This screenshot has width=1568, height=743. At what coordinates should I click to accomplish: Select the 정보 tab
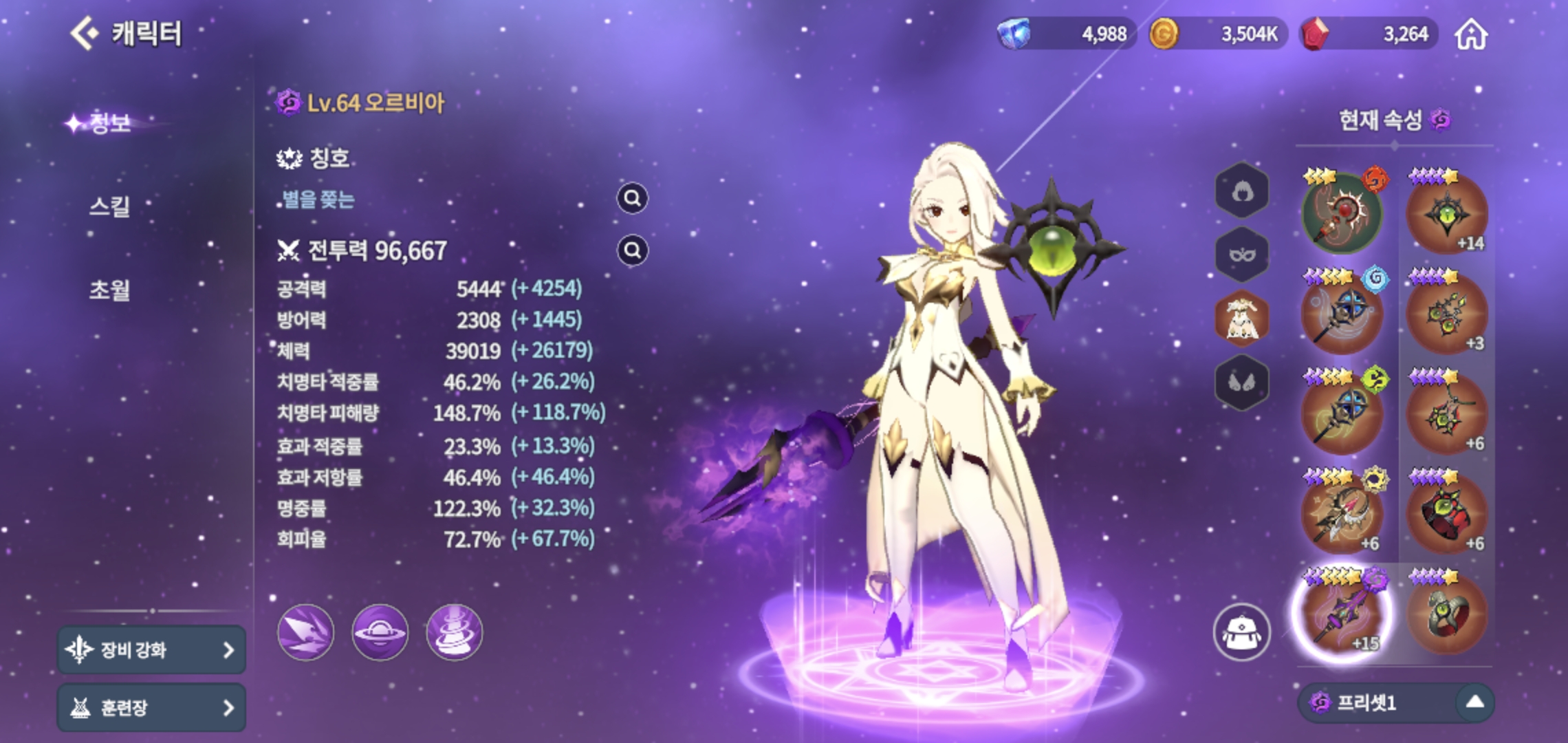click(x=110, y=123)
